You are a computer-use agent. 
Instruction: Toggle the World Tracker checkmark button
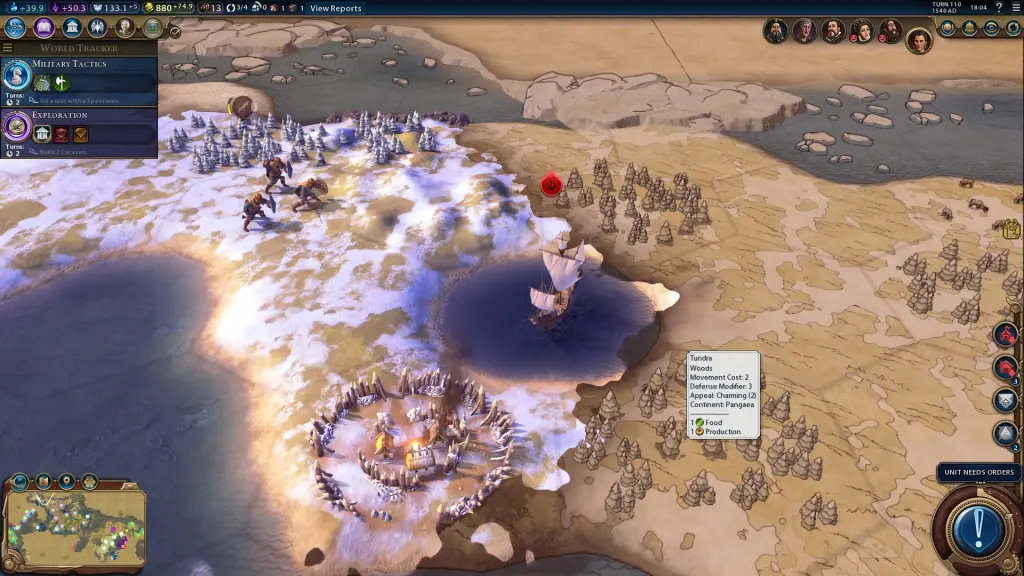175,31
